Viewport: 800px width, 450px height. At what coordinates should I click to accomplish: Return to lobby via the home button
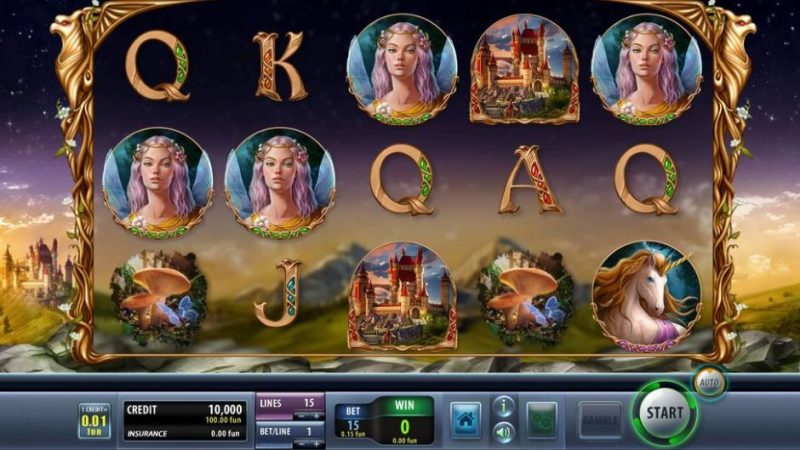[465, 418]
